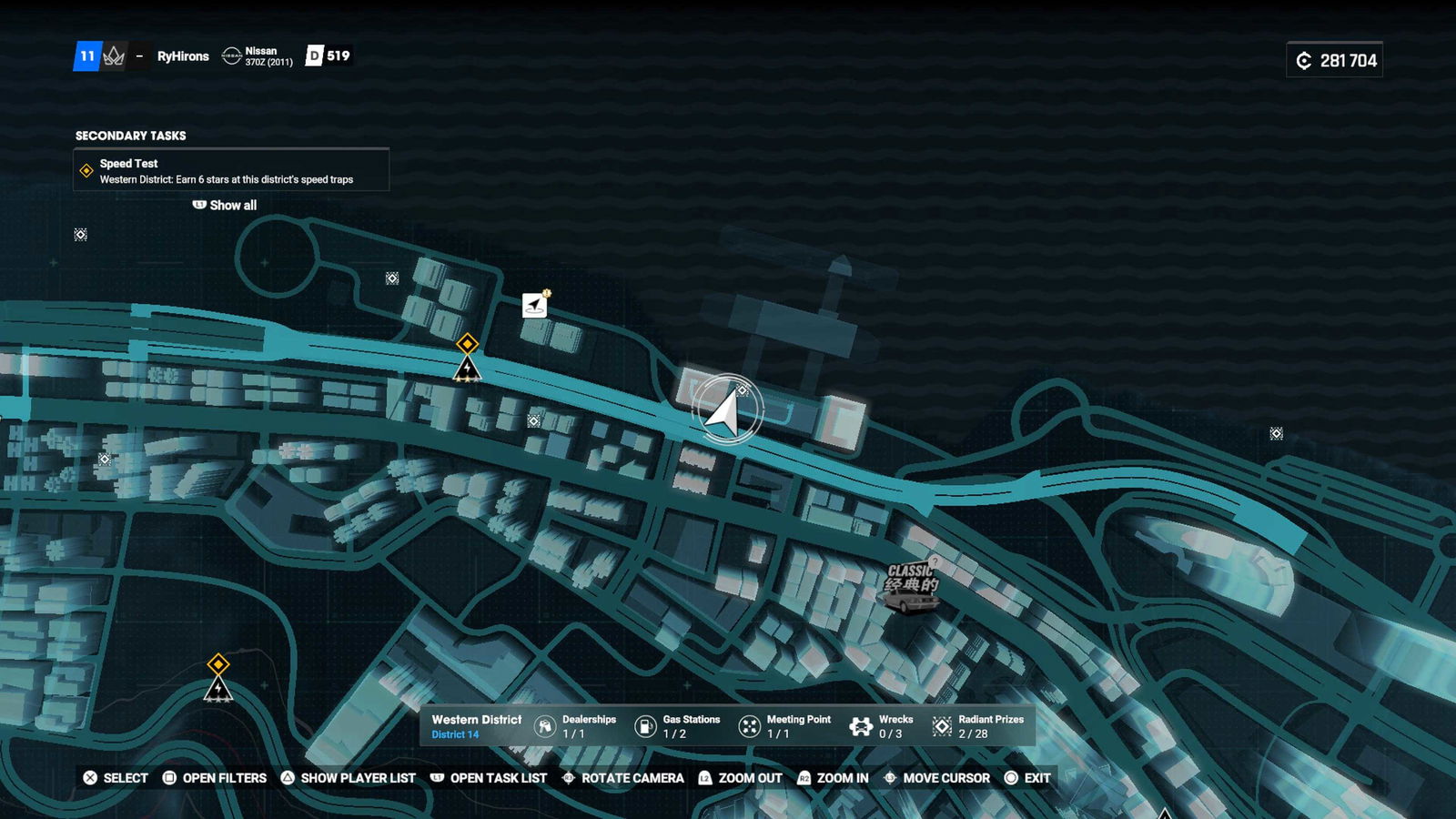Screen dimensions: 1456x819
Task: Show the player list
Action: pos(348,778)
